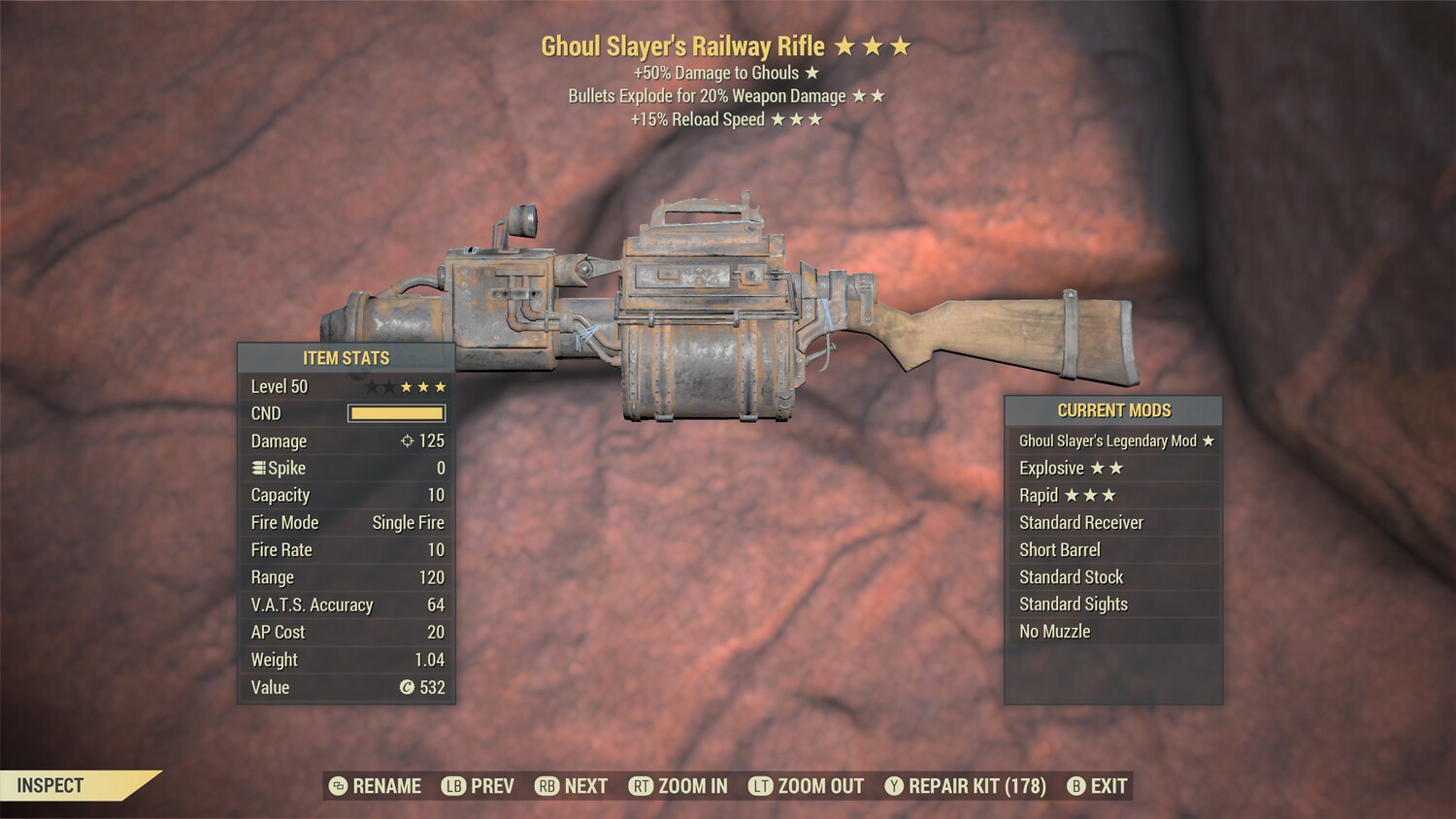Select the Spike ammo icon
This screenshot has width=1456, height=819.
pos(257,468)
